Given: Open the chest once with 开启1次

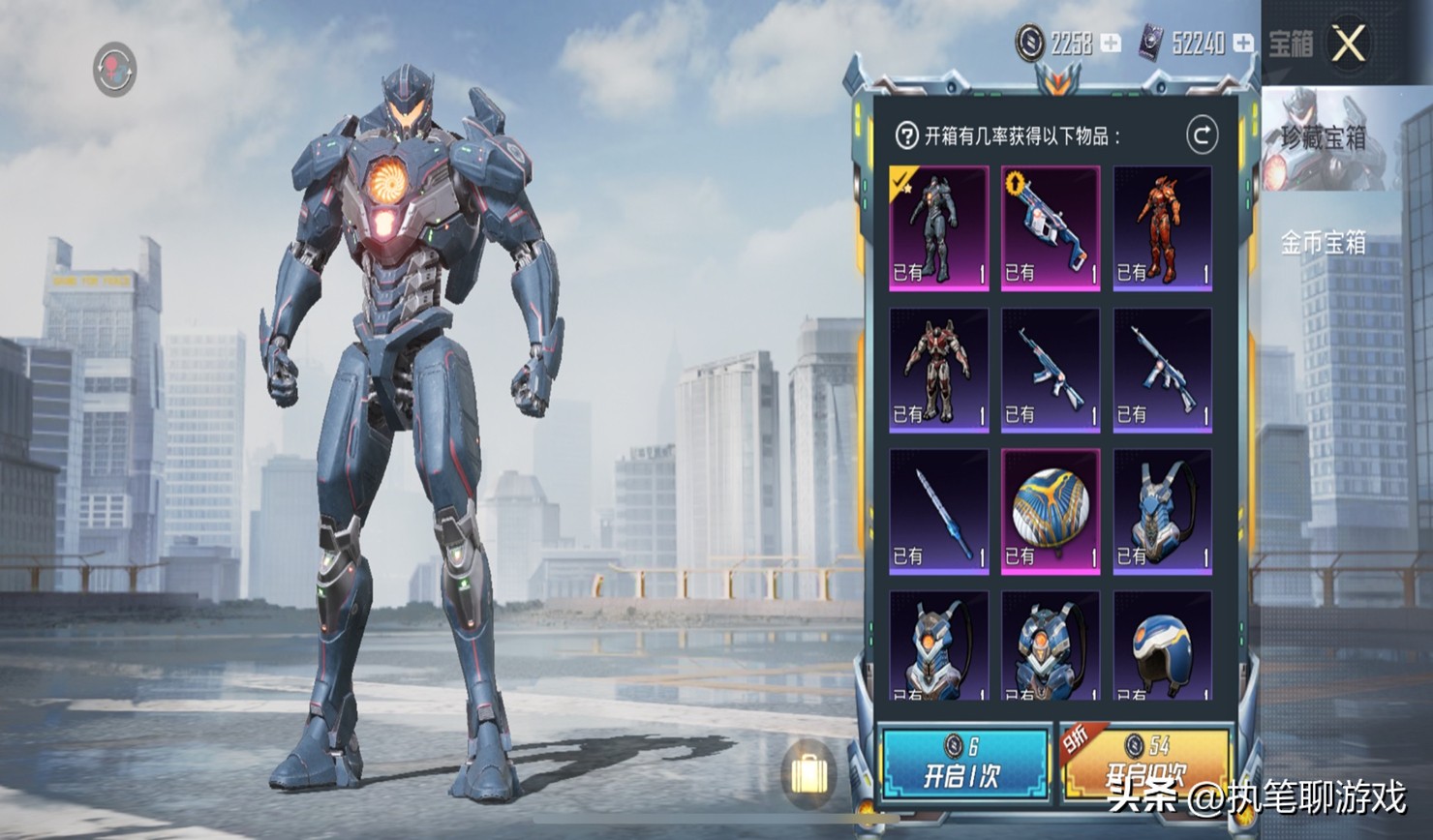Looking at the screenshot, I should point(963,764).
